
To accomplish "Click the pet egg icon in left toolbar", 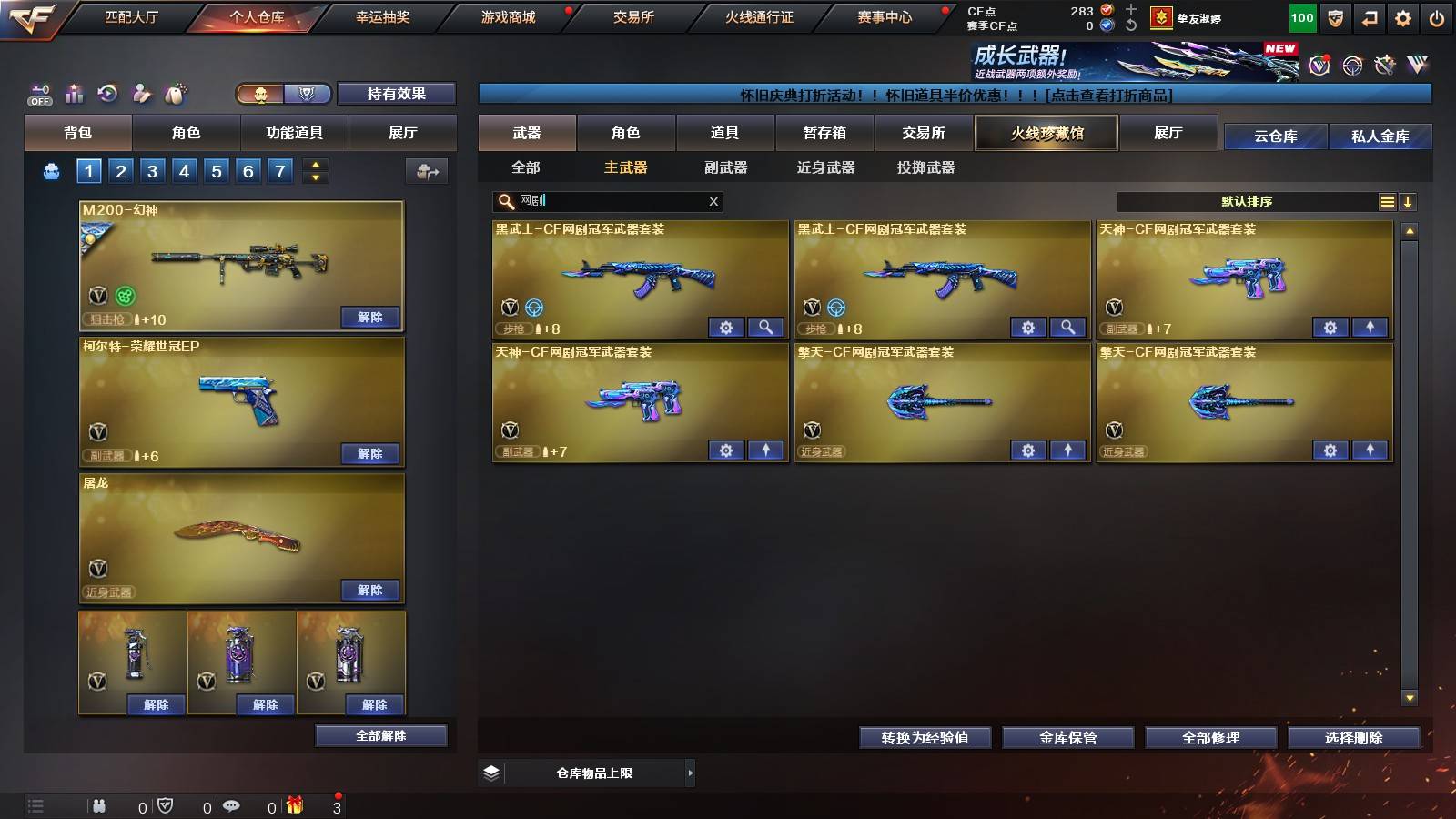I will click(x=177, y=92).
